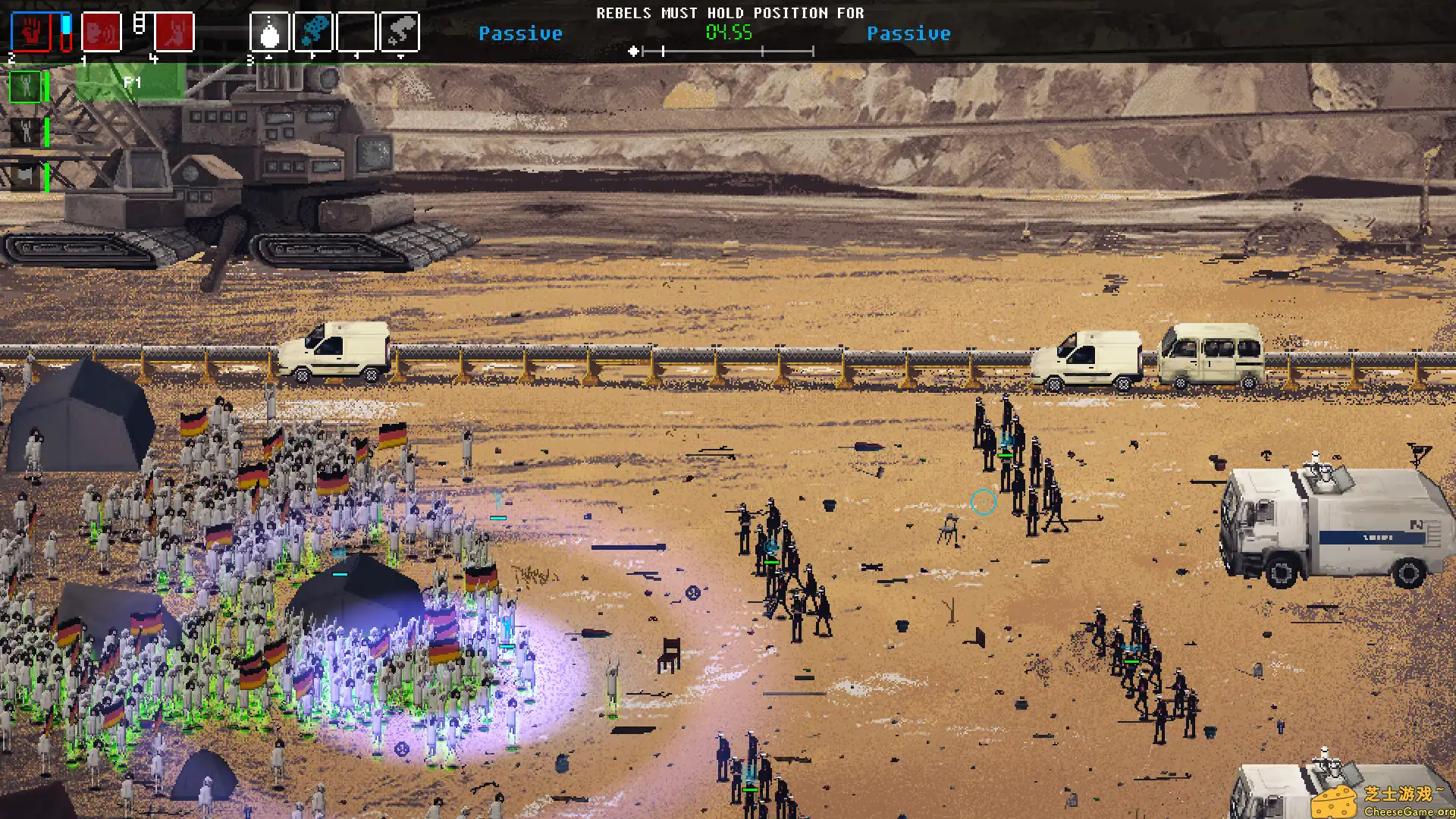Deselect the highlighted first rebel group portrait
Viewport: 1456px width, 819px height.
(x=27, y=86)
